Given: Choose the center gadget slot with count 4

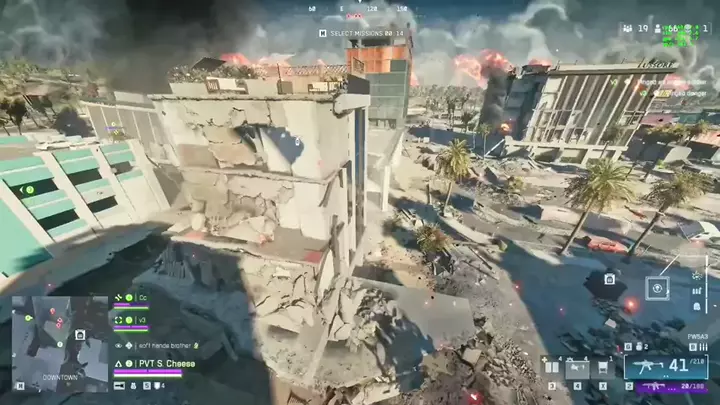Looking at the screenshot, I should [x=577, y=369].
